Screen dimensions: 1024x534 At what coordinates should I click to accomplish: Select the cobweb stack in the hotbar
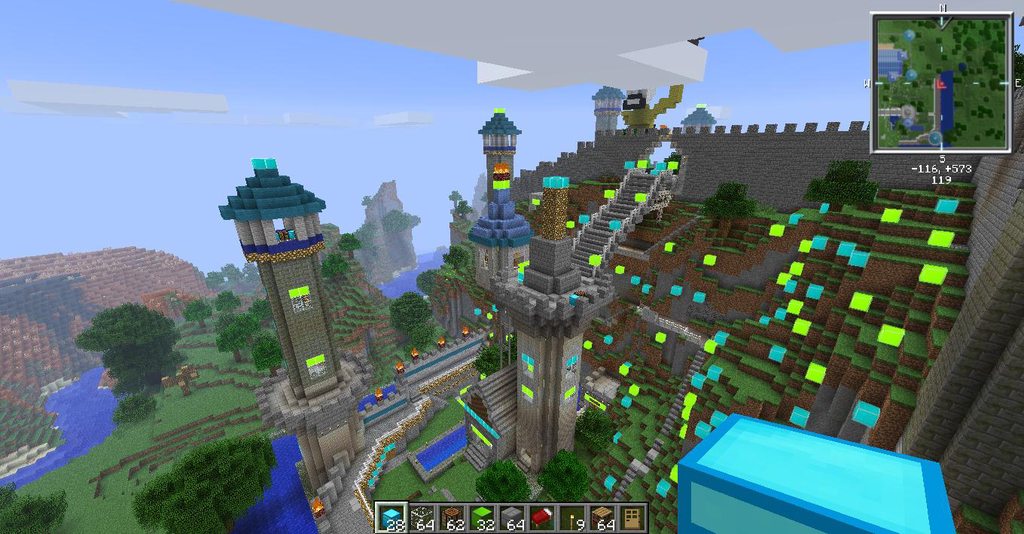coord(421,517)
